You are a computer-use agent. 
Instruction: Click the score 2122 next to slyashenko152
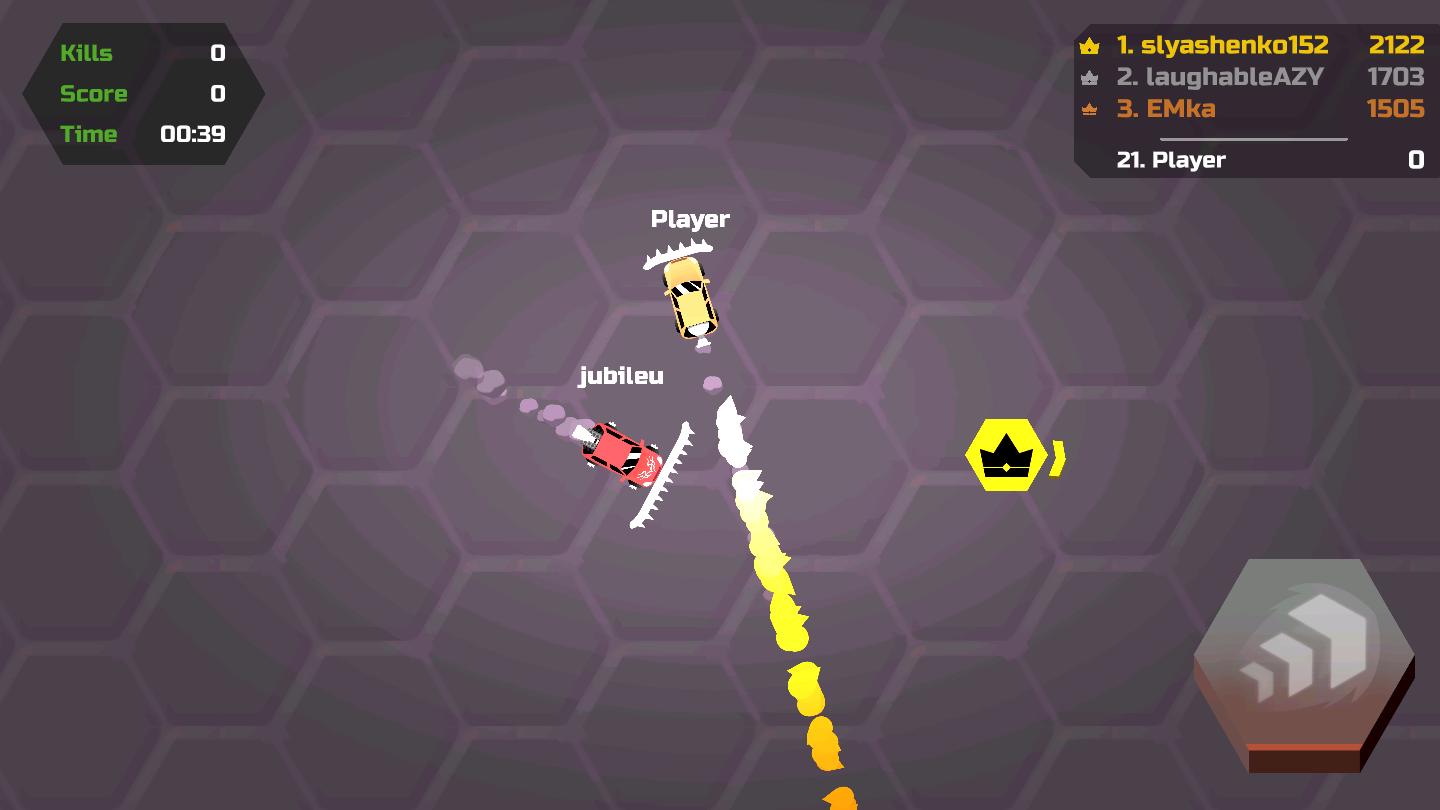point(1398,45)
